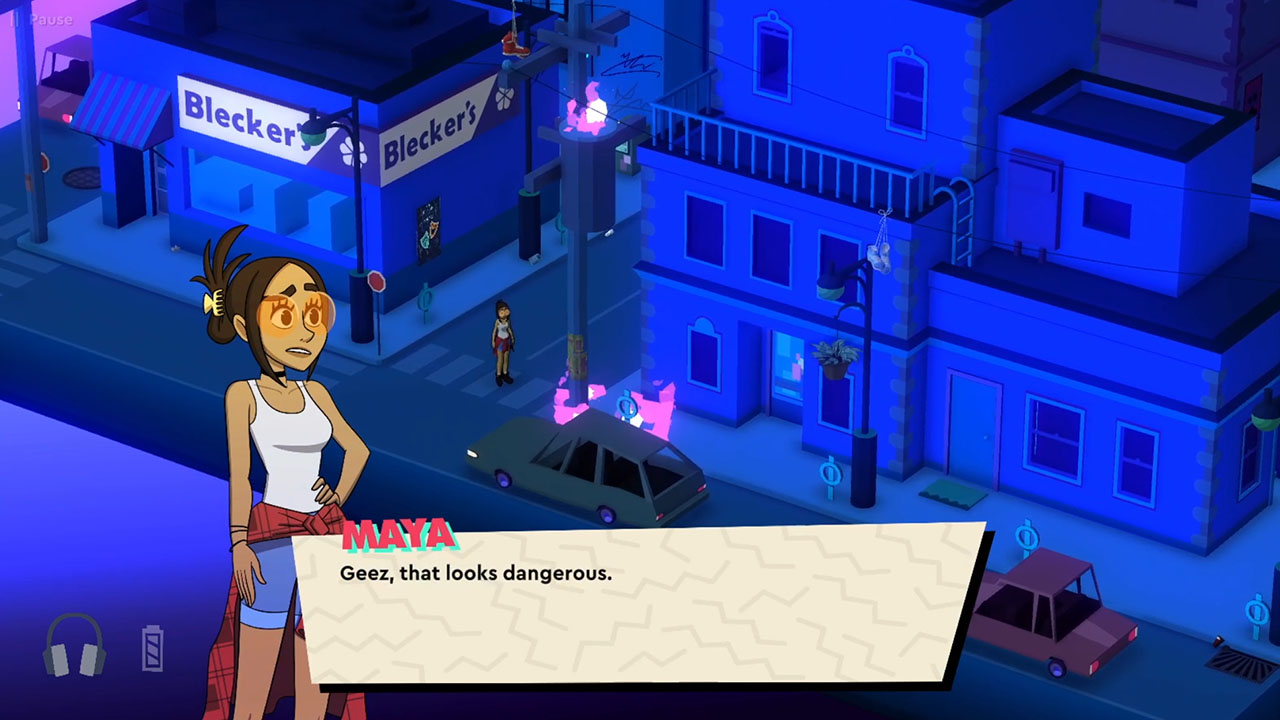Click the pause bars icon top-left

coord(16,18)
